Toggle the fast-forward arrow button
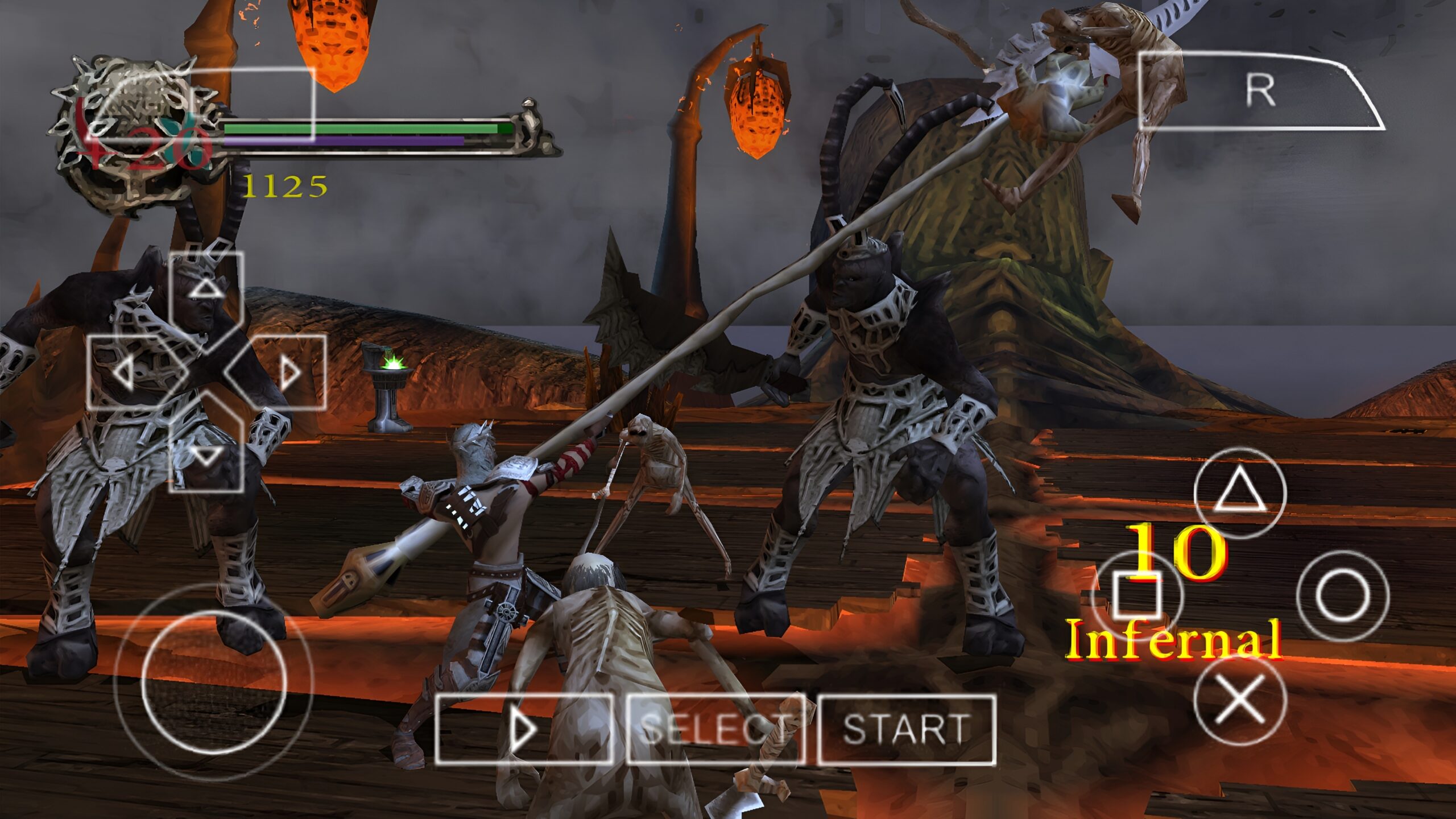This screenshot has width=1456, height=819. [524, 729]
